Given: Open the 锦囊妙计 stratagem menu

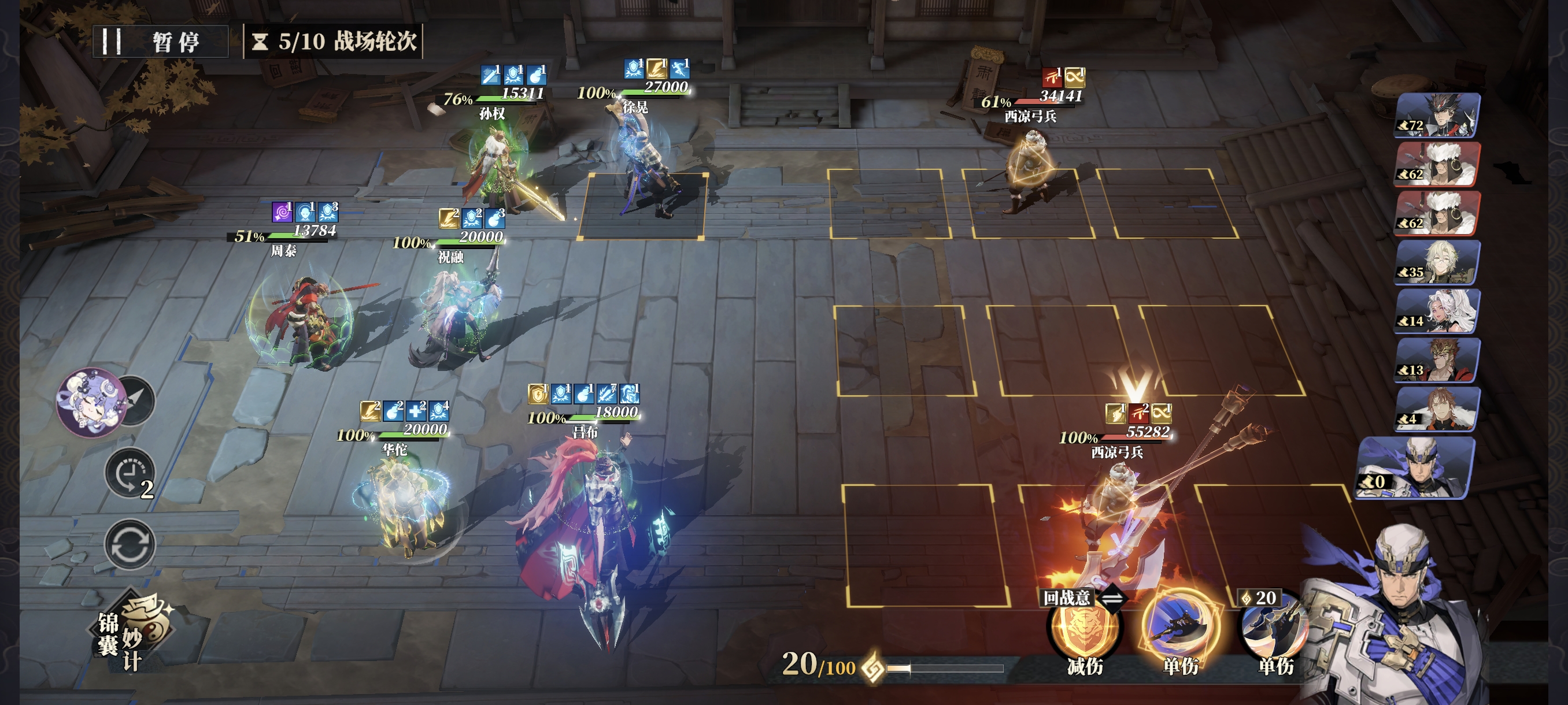Looking at the screenshot, I should point(133,633).
